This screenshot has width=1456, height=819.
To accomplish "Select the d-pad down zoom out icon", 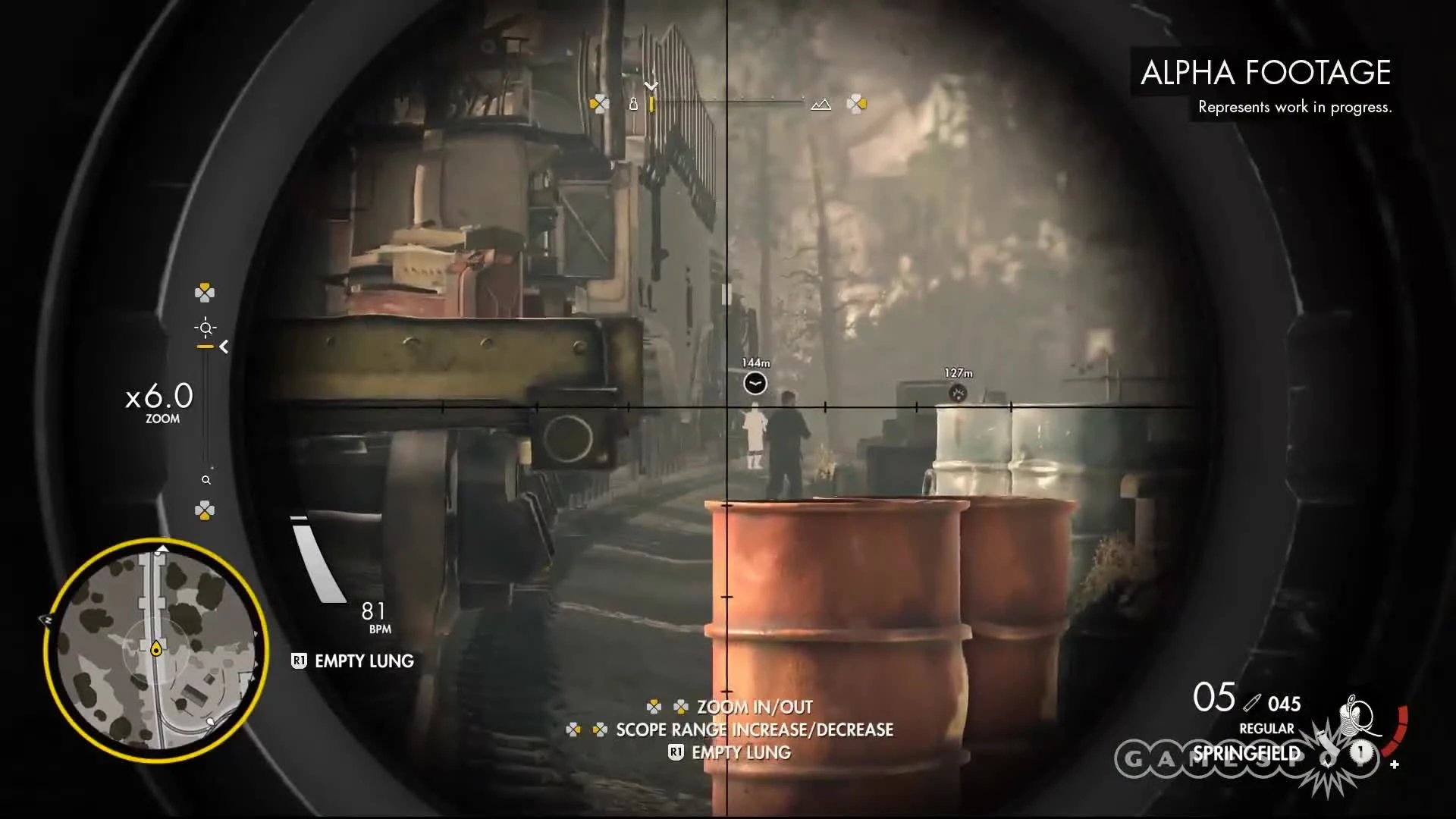I will tap(203, 510).
